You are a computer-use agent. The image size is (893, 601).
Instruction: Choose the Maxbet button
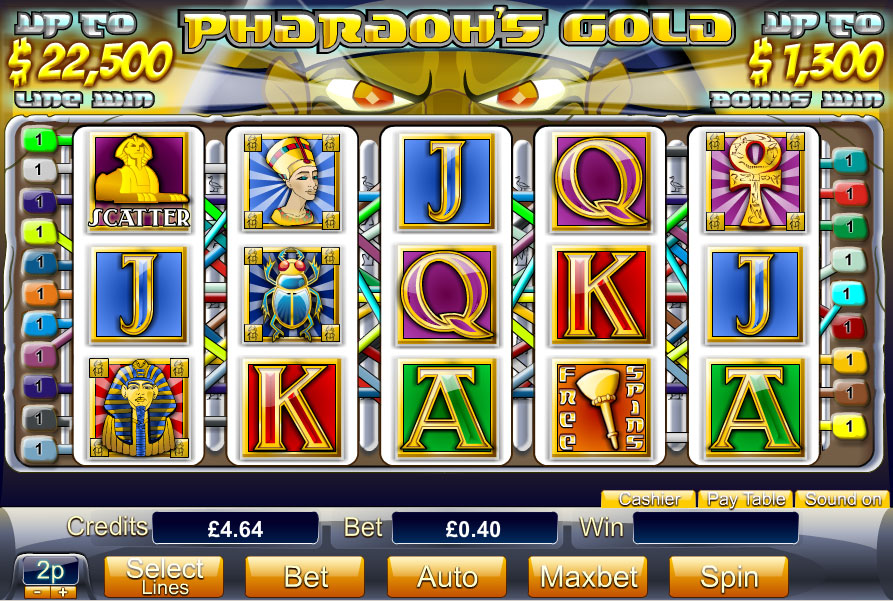click(587, 577)
